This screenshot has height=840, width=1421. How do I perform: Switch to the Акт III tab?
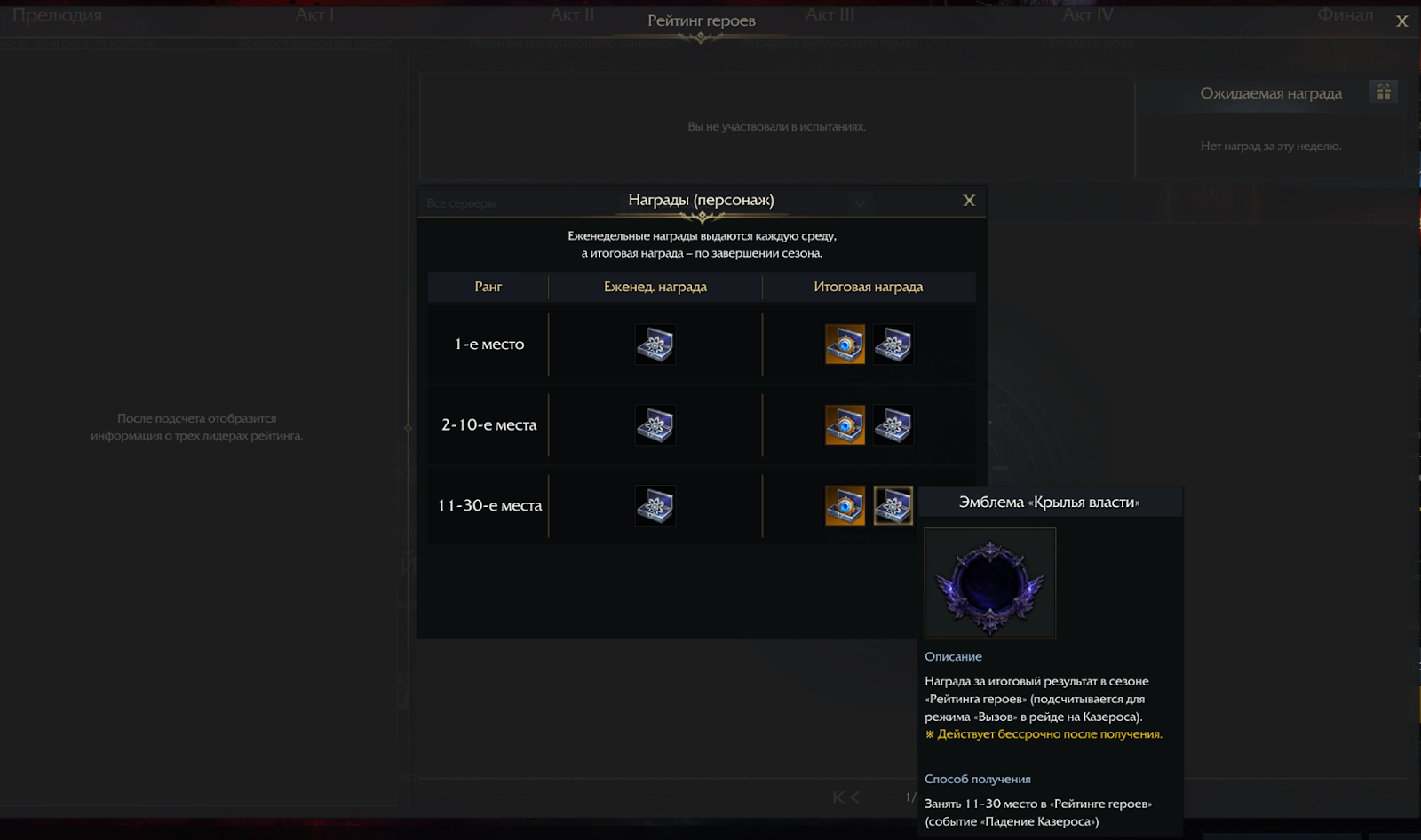[830, 16]
